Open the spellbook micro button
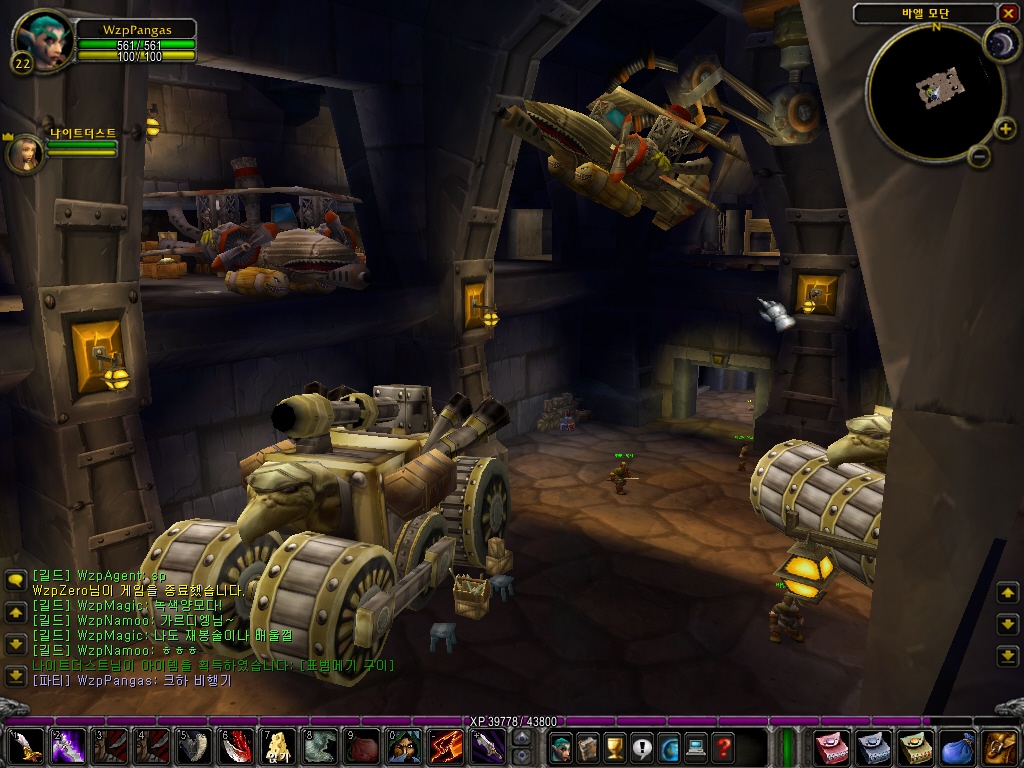1024x768 pixels. click(589, 747)
